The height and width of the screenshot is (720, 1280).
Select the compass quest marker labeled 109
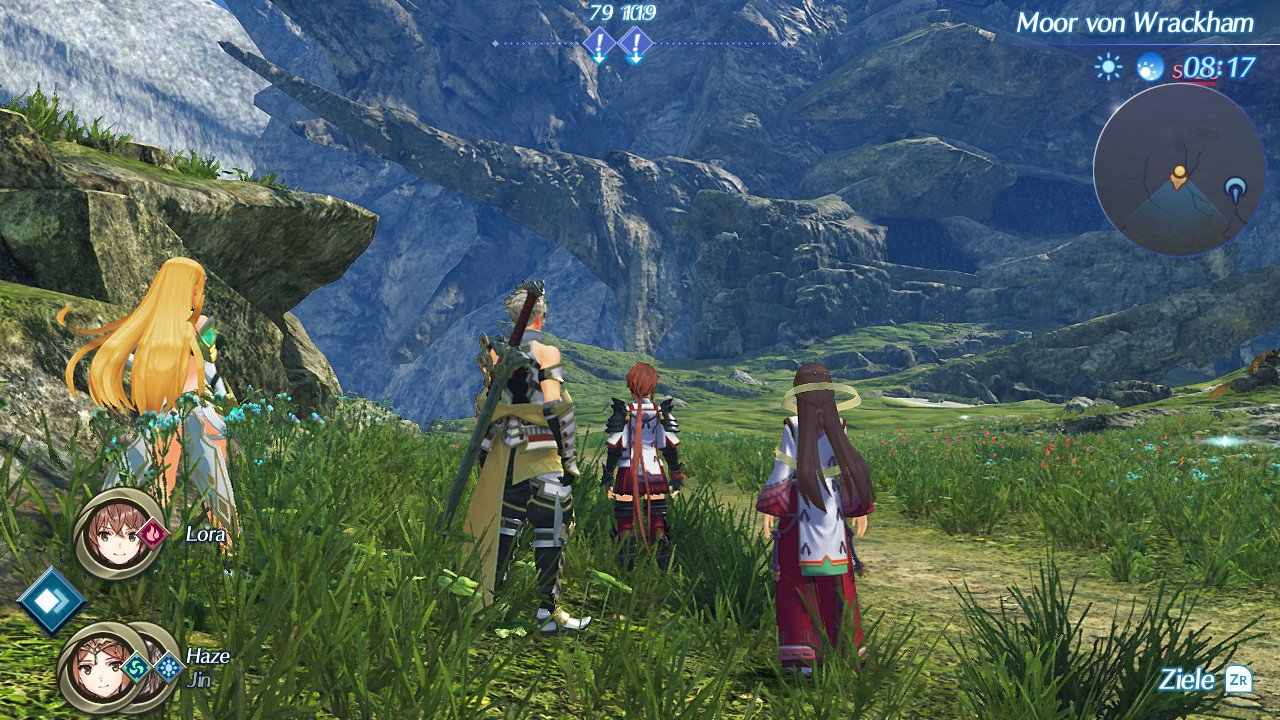pyautogui.click(x=634, y=44)
